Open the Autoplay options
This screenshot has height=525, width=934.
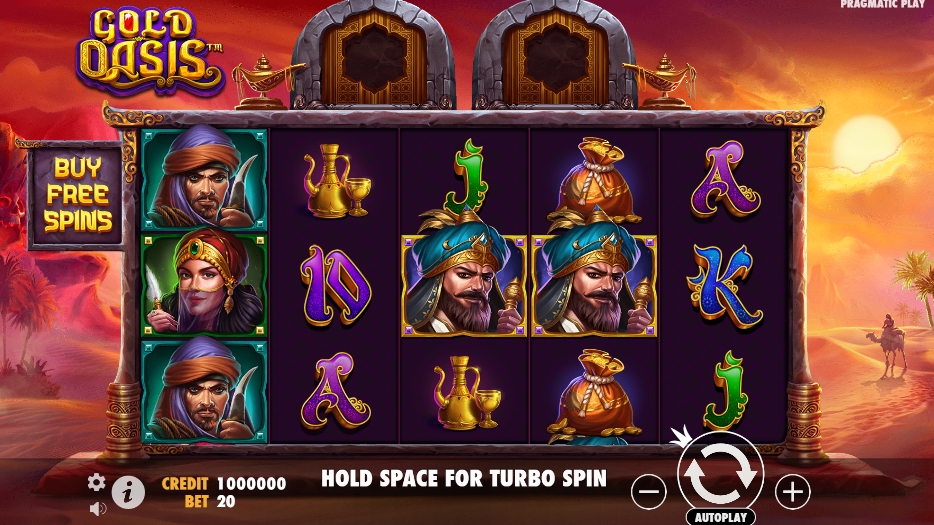click(x=720, y=517)
